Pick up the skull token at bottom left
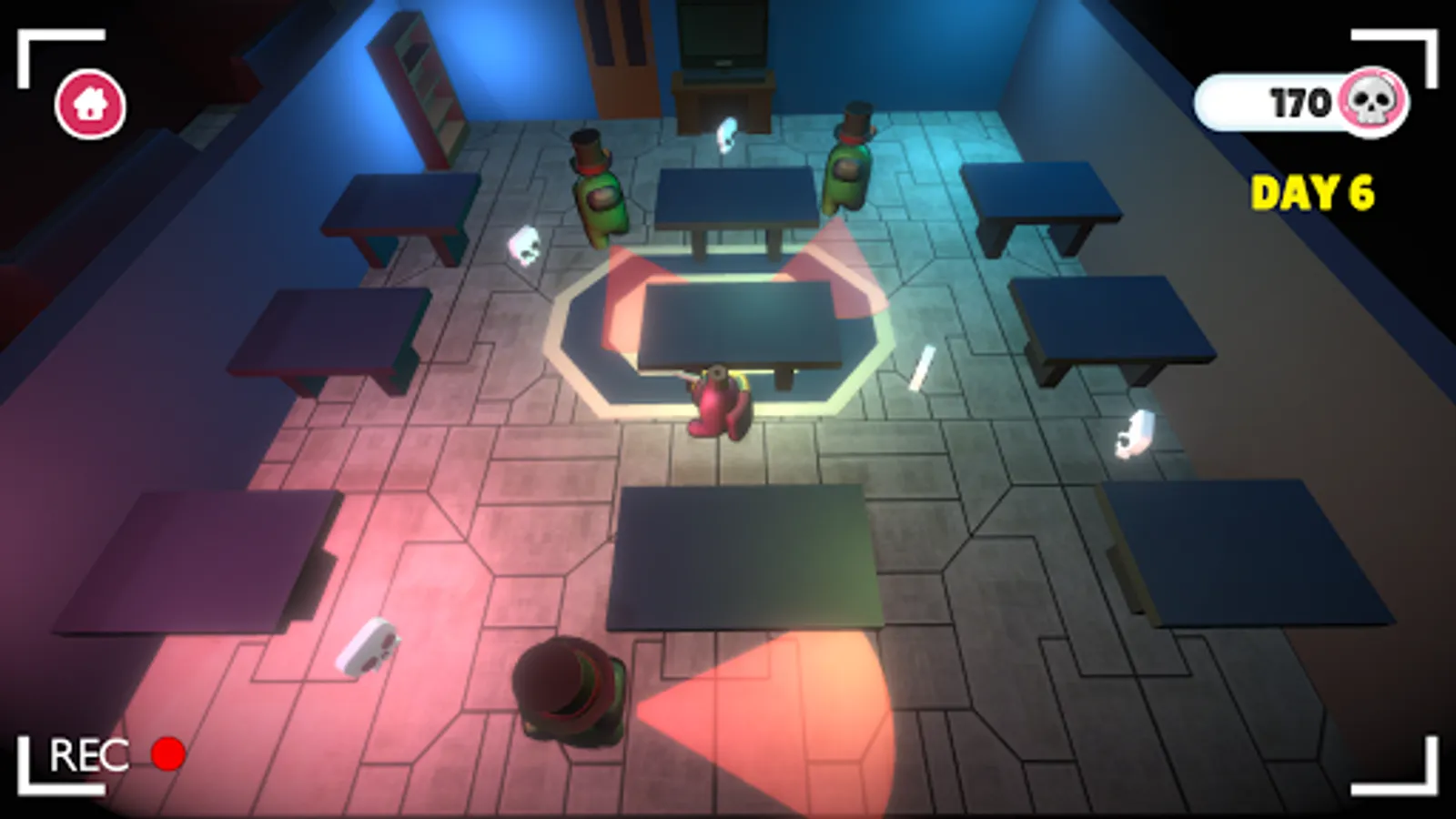The width and height of the screenshot is (1456, 819). [369, 648]
